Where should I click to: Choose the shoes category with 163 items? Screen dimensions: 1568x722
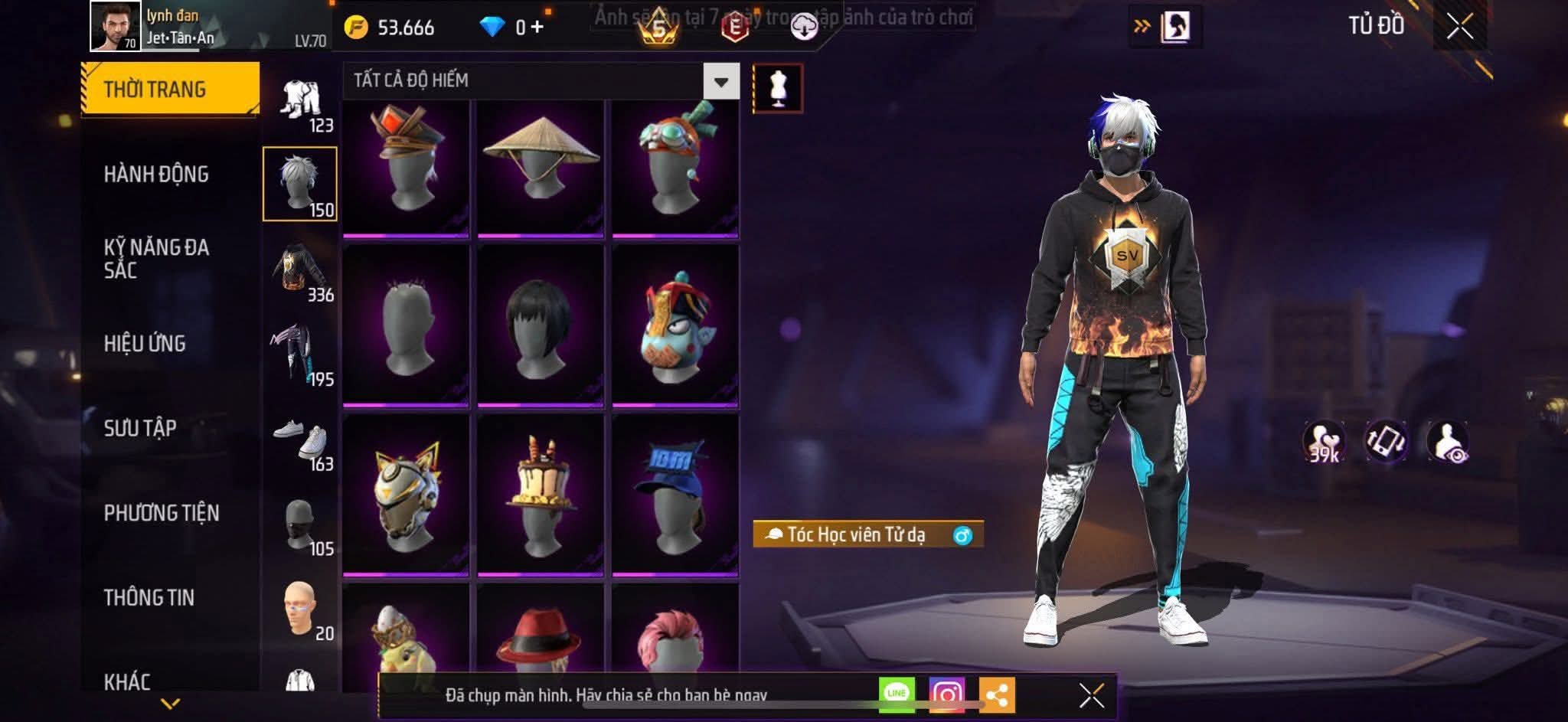301,444
